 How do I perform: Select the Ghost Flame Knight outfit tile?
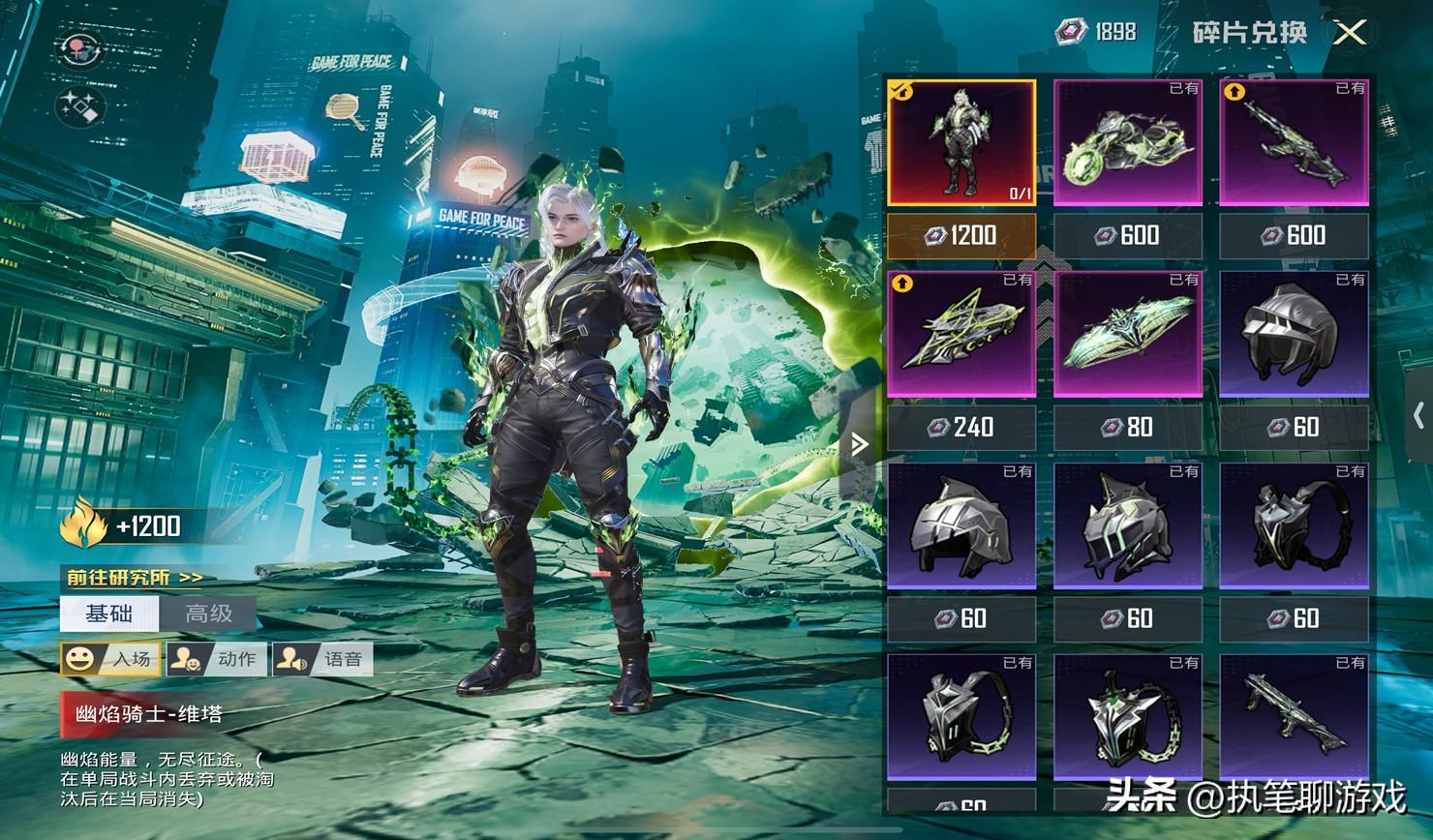pyautogui.click(x=961, y=143)
